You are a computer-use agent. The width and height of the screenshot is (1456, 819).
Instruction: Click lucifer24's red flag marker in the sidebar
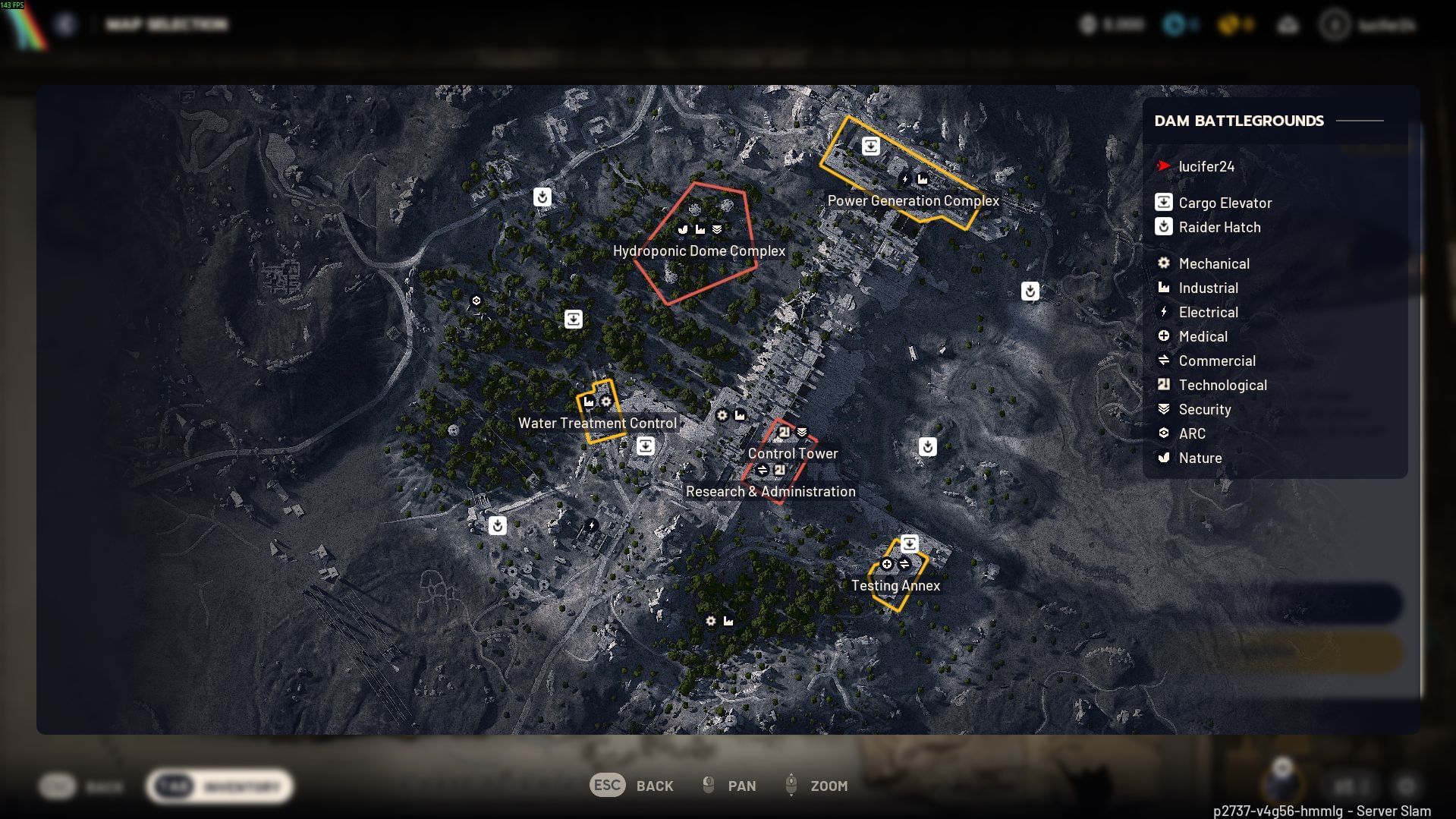[1163, 166]
